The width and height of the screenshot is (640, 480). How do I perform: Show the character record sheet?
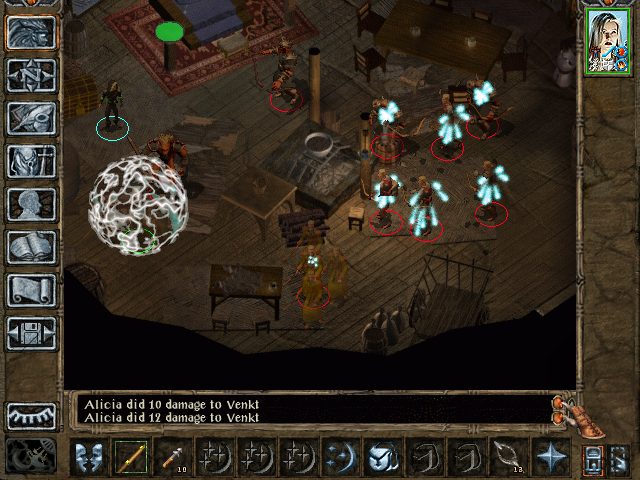(32, 204)
